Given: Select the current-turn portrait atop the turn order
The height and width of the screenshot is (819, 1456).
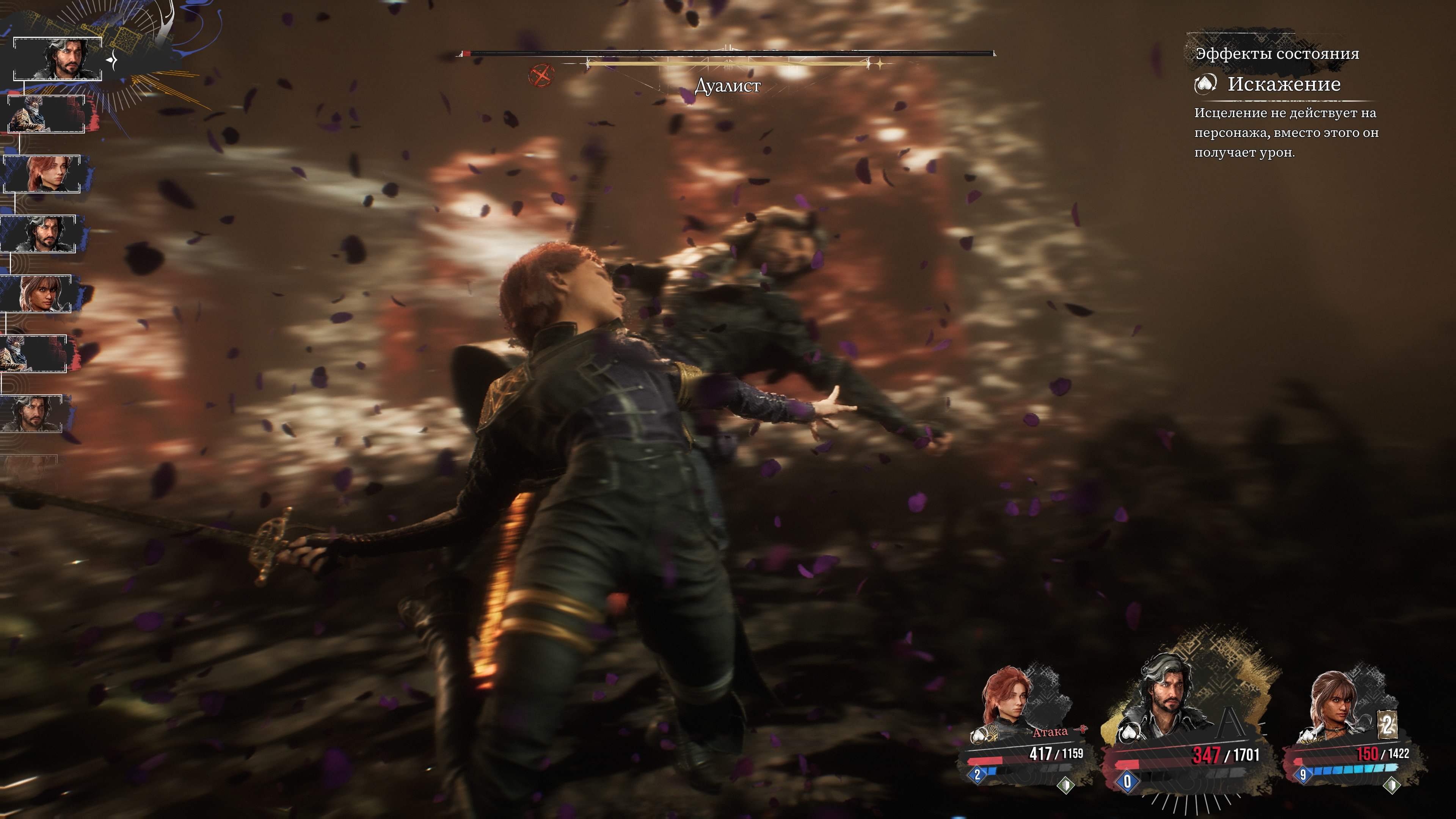Looking at the screenshot, I should tap(58, 59).
